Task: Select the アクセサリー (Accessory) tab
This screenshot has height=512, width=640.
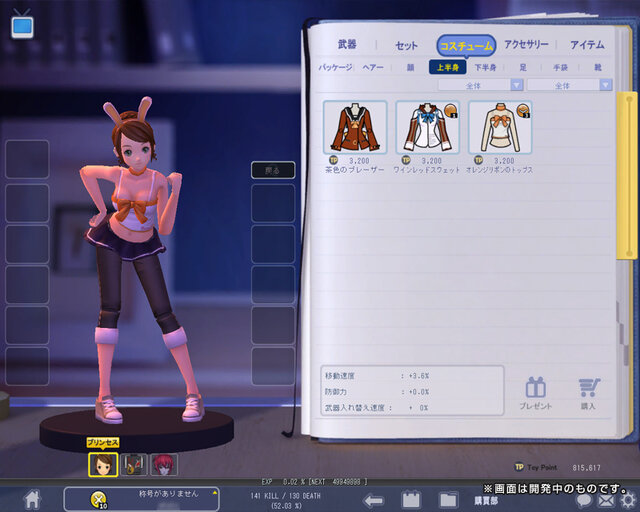Action: click(526, 45)
